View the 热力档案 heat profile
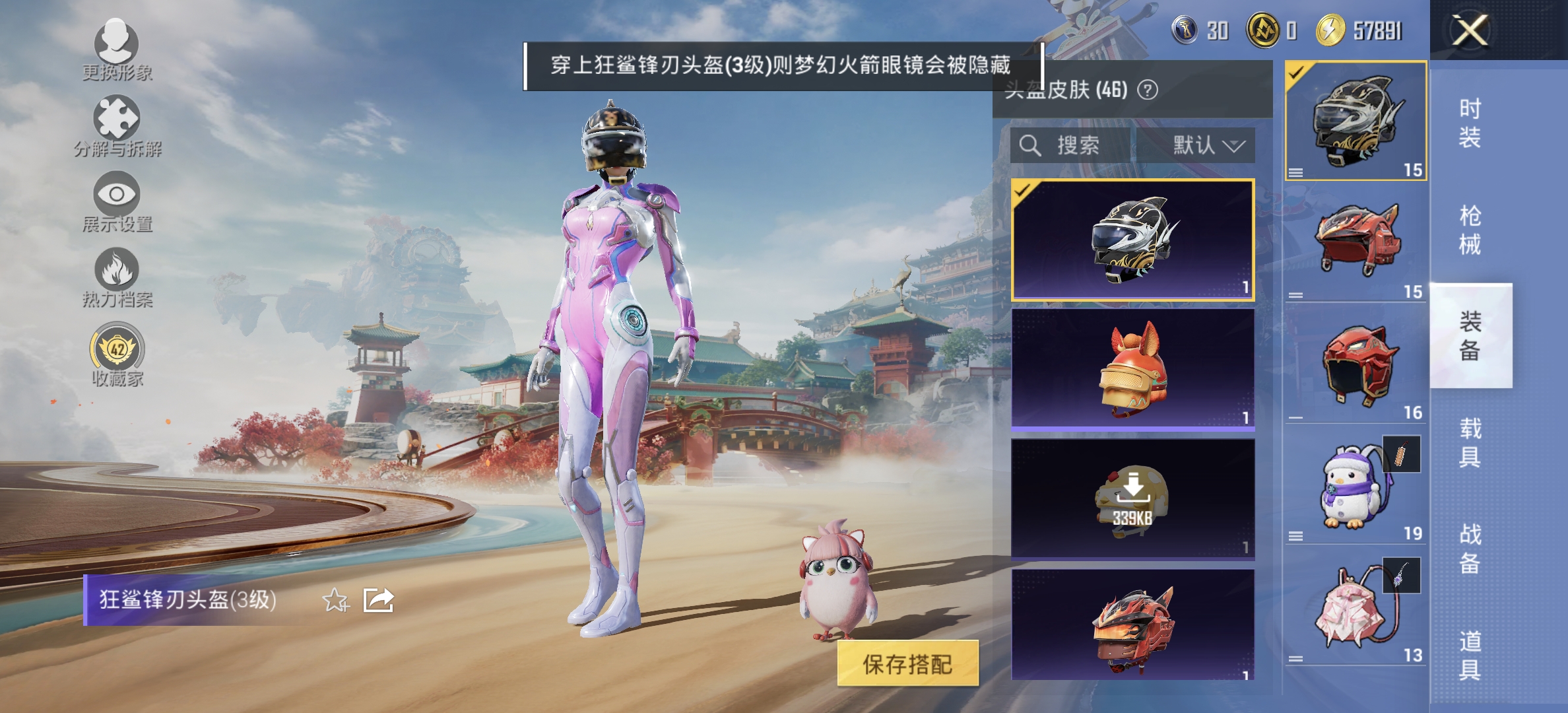 (x=117, y=277)
